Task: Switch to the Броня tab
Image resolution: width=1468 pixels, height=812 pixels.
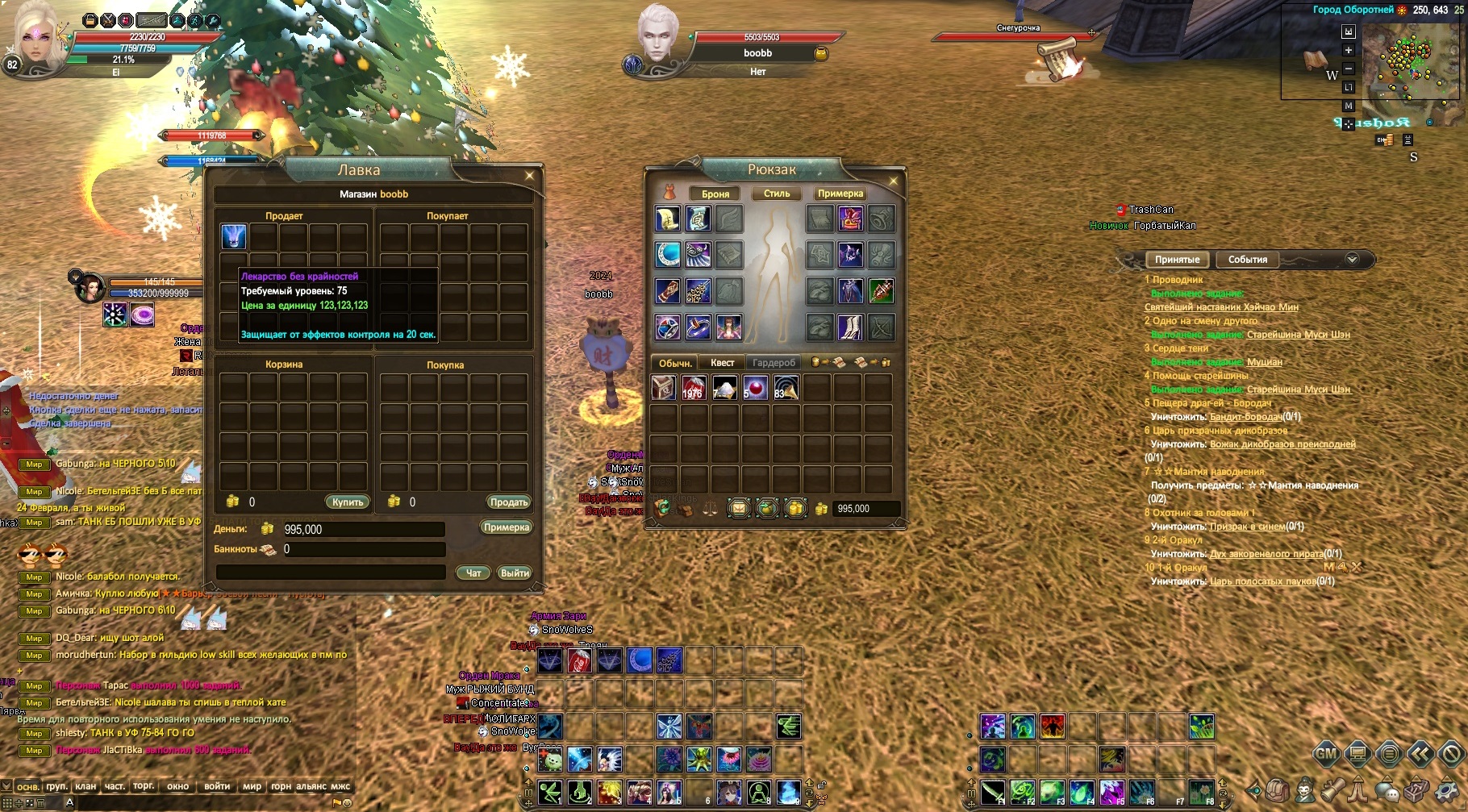Action: (715, 194)
